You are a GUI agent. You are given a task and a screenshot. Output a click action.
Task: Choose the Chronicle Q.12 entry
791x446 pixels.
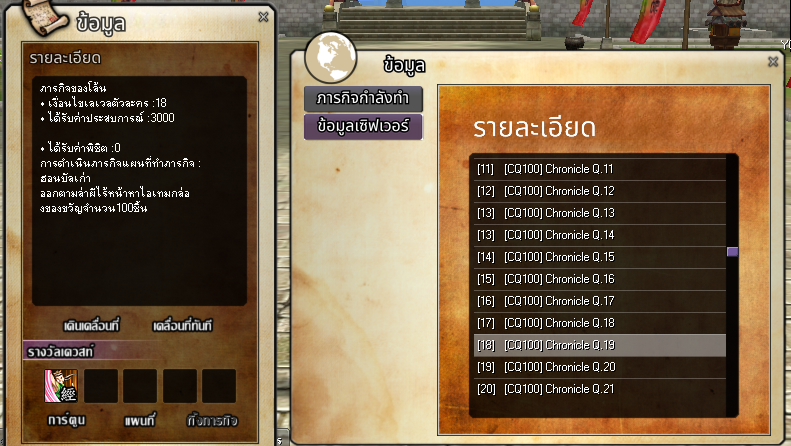[599, 191]
